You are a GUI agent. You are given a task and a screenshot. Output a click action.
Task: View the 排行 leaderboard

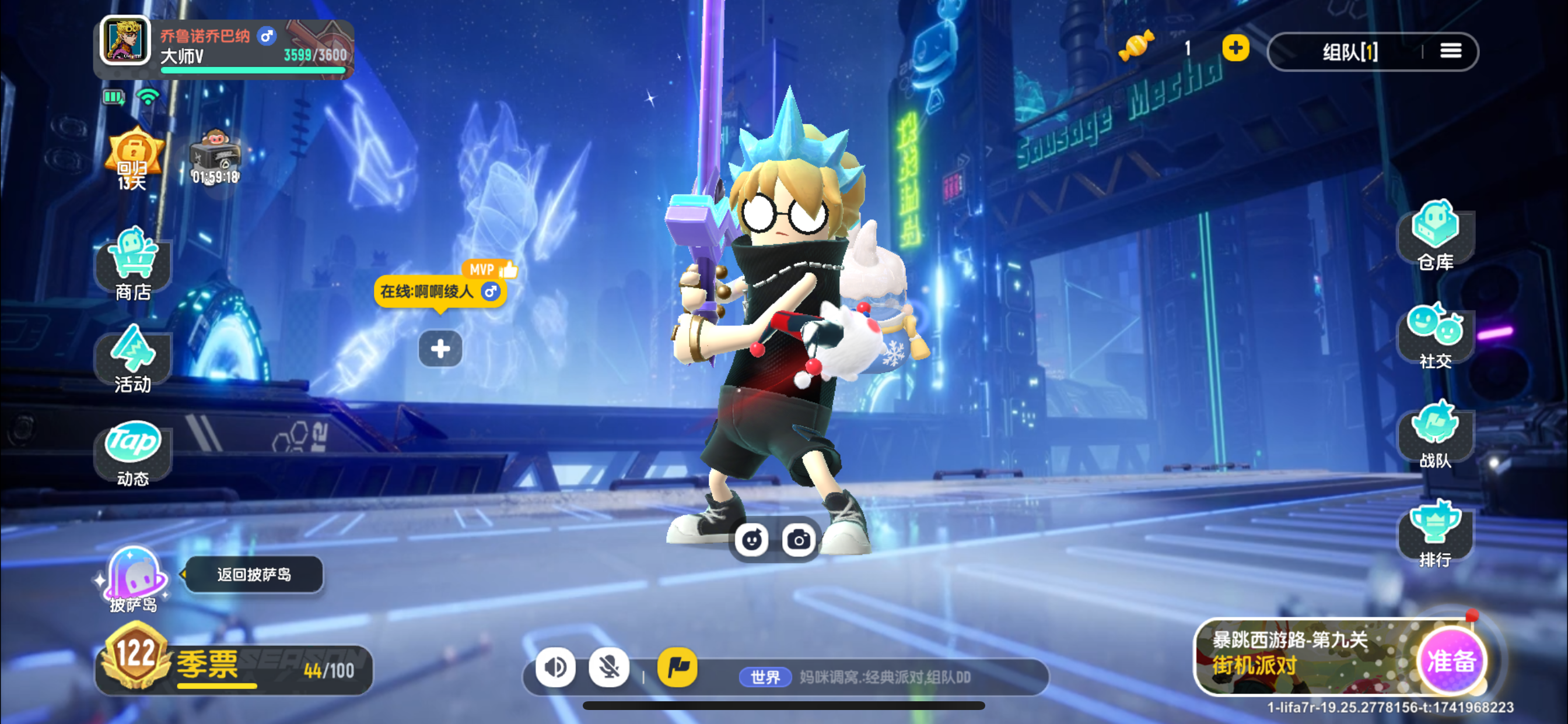click(1434, 533)
